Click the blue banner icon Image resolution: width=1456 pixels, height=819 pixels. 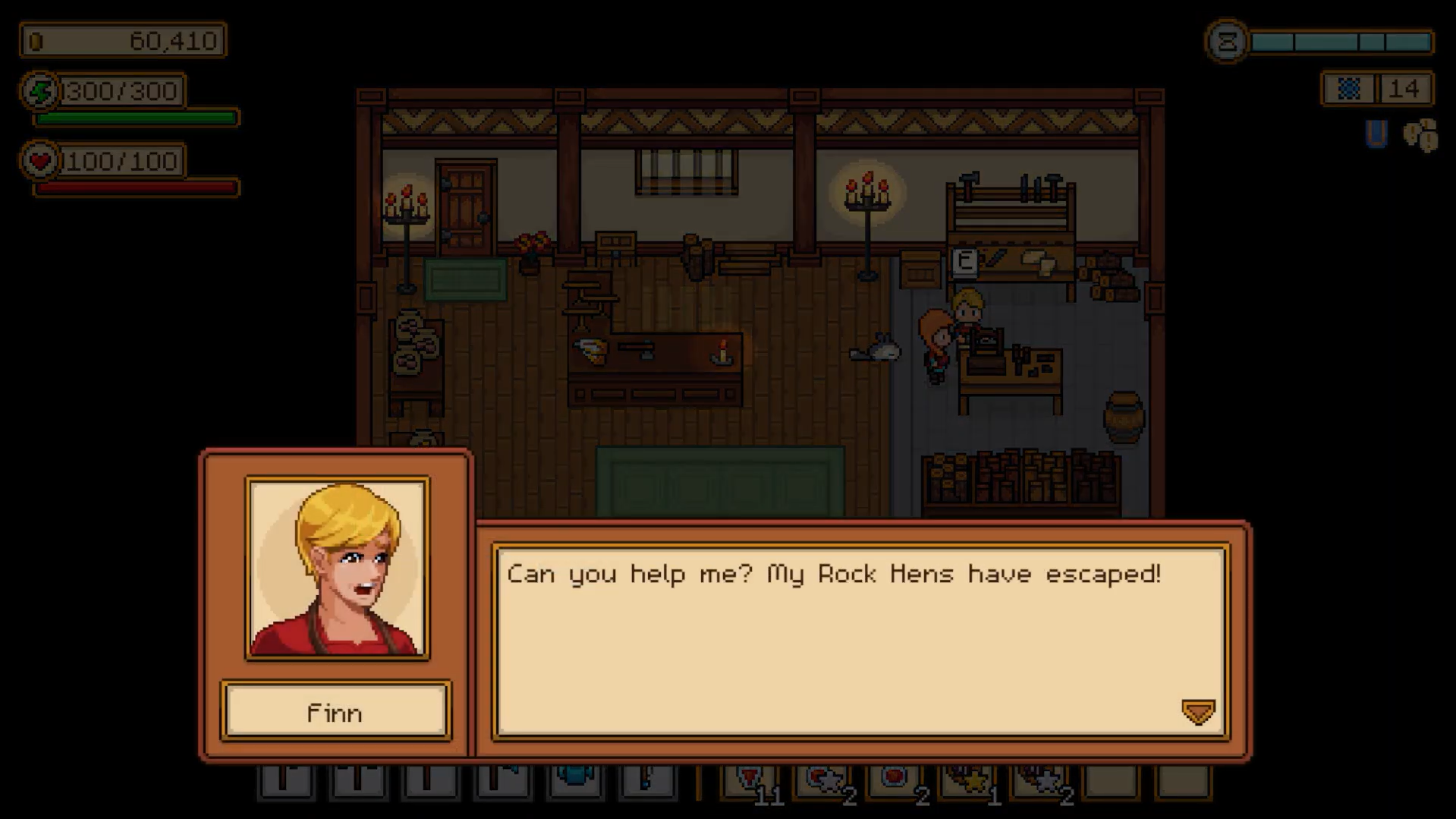click(x=1376, y=134)
